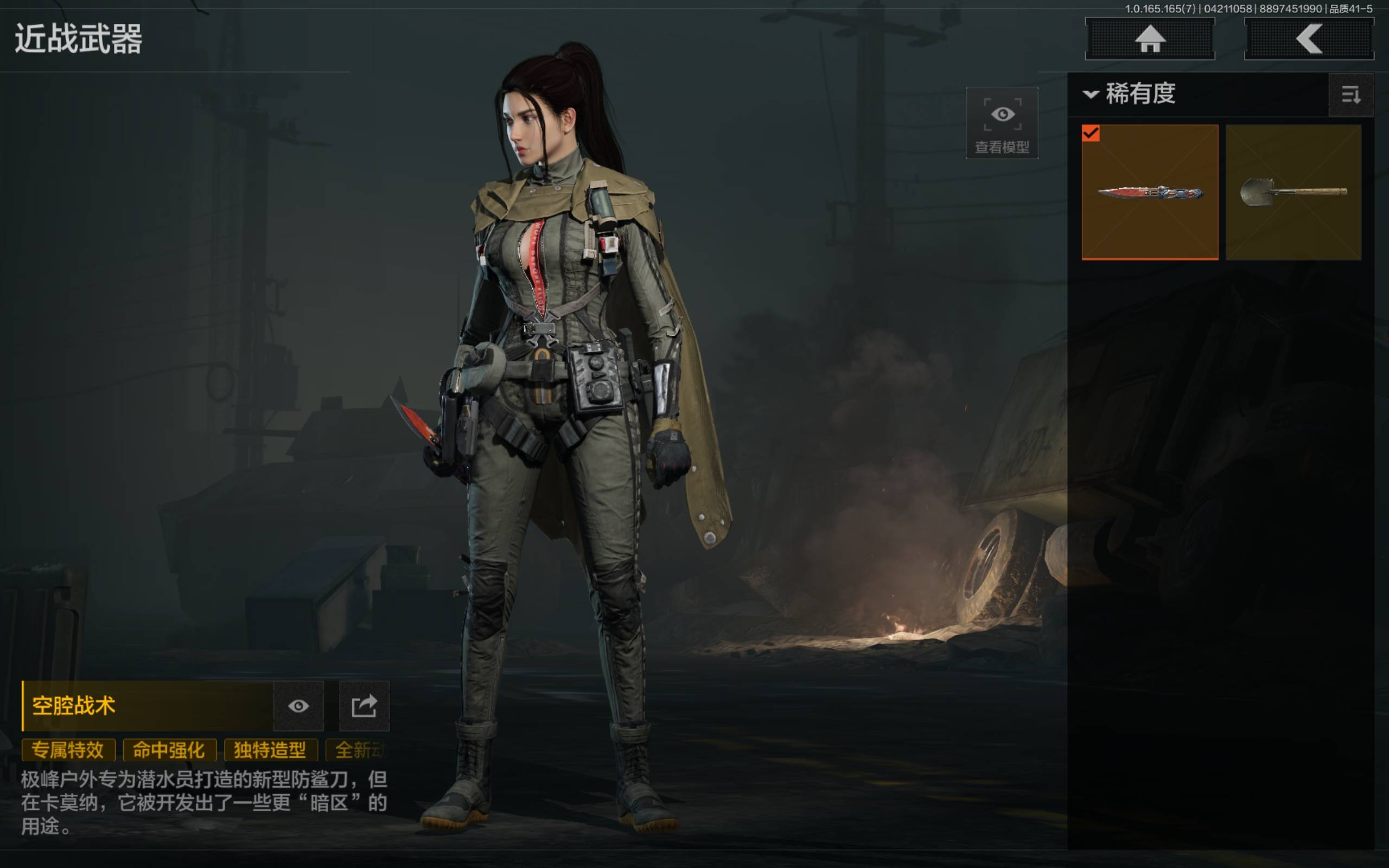The width and height of the screenshot is (1389, 868).
Task: Open 查看模型 model viewer
Action: point(1002,124)
